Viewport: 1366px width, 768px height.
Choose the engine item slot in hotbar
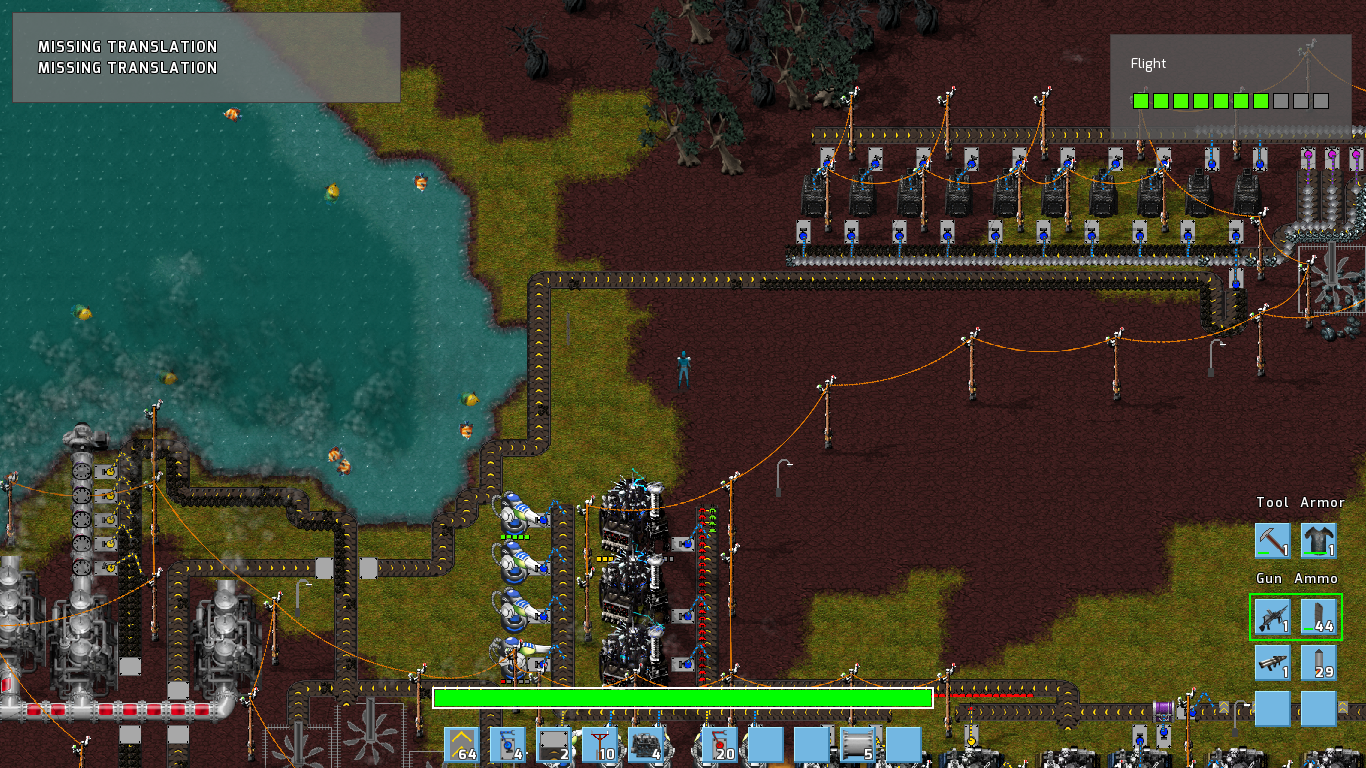click(x=646, y=744)
